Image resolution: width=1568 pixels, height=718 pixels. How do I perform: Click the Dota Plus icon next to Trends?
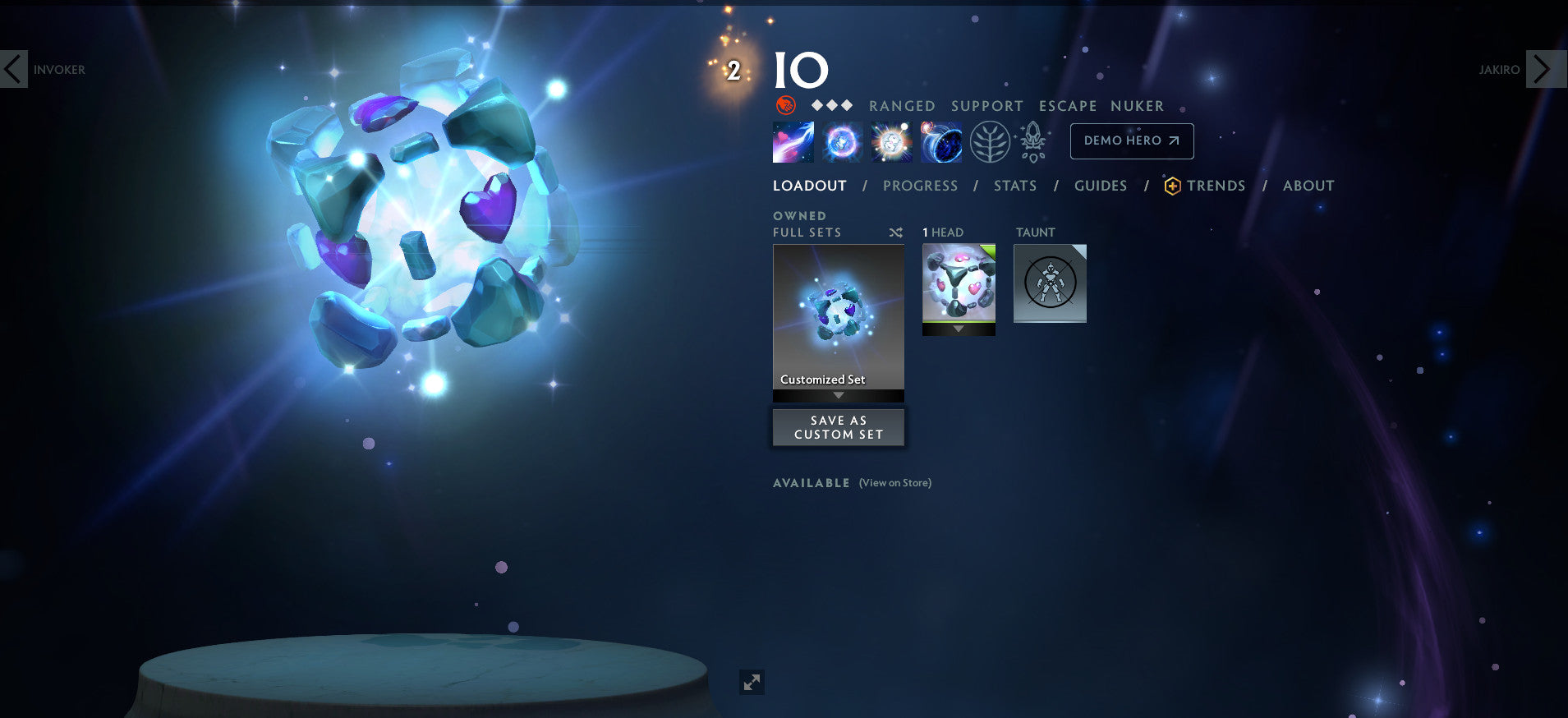1173,186
